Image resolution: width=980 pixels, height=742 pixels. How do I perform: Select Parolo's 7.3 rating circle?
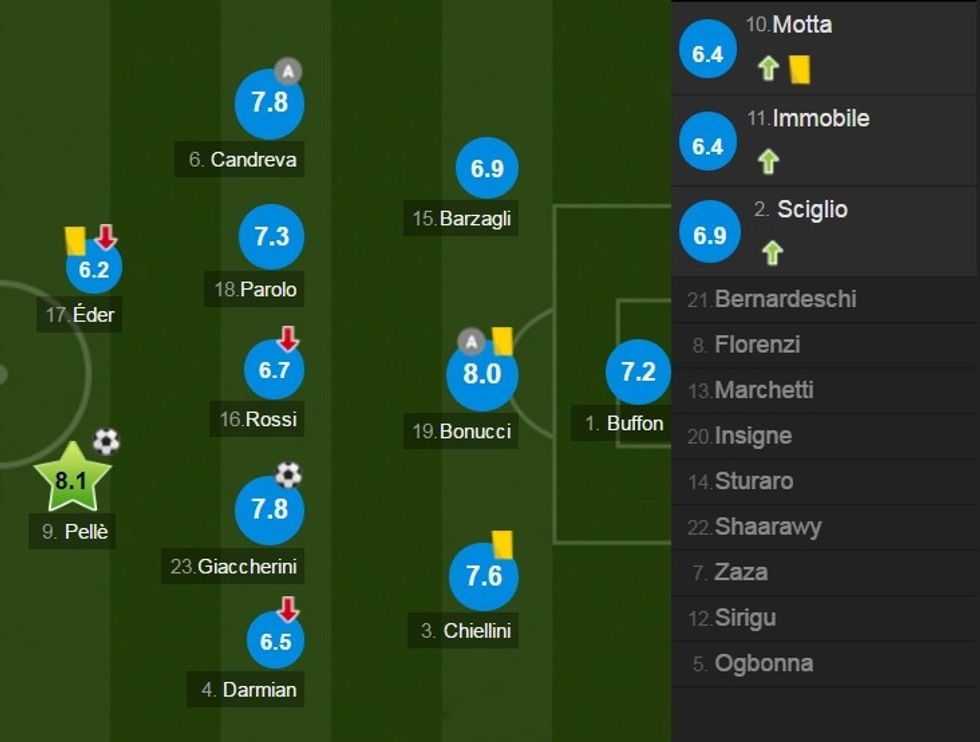271,237
